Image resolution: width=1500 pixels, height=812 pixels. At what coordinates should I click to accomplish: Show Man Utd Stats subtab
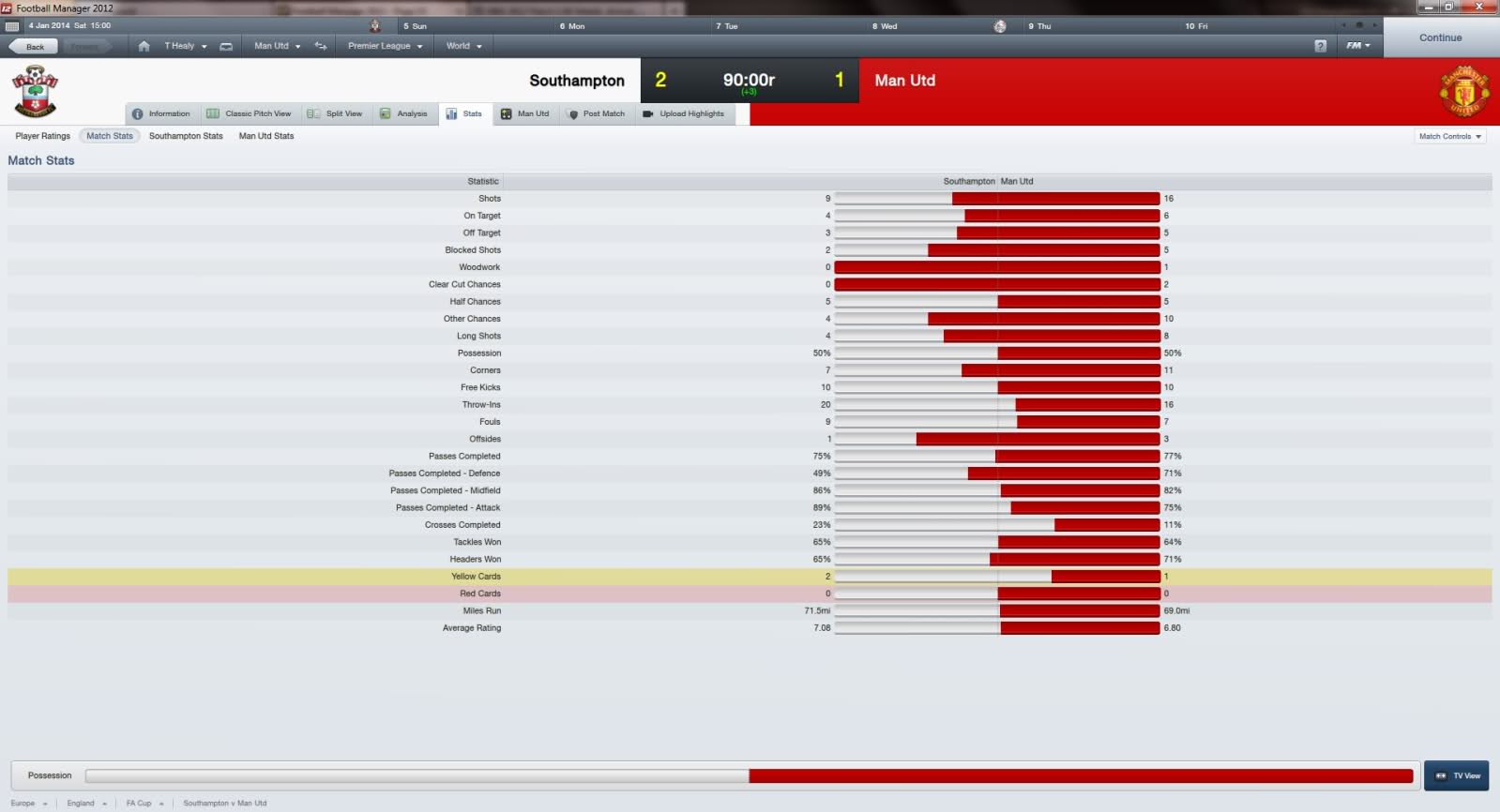[x=266, y=136]
